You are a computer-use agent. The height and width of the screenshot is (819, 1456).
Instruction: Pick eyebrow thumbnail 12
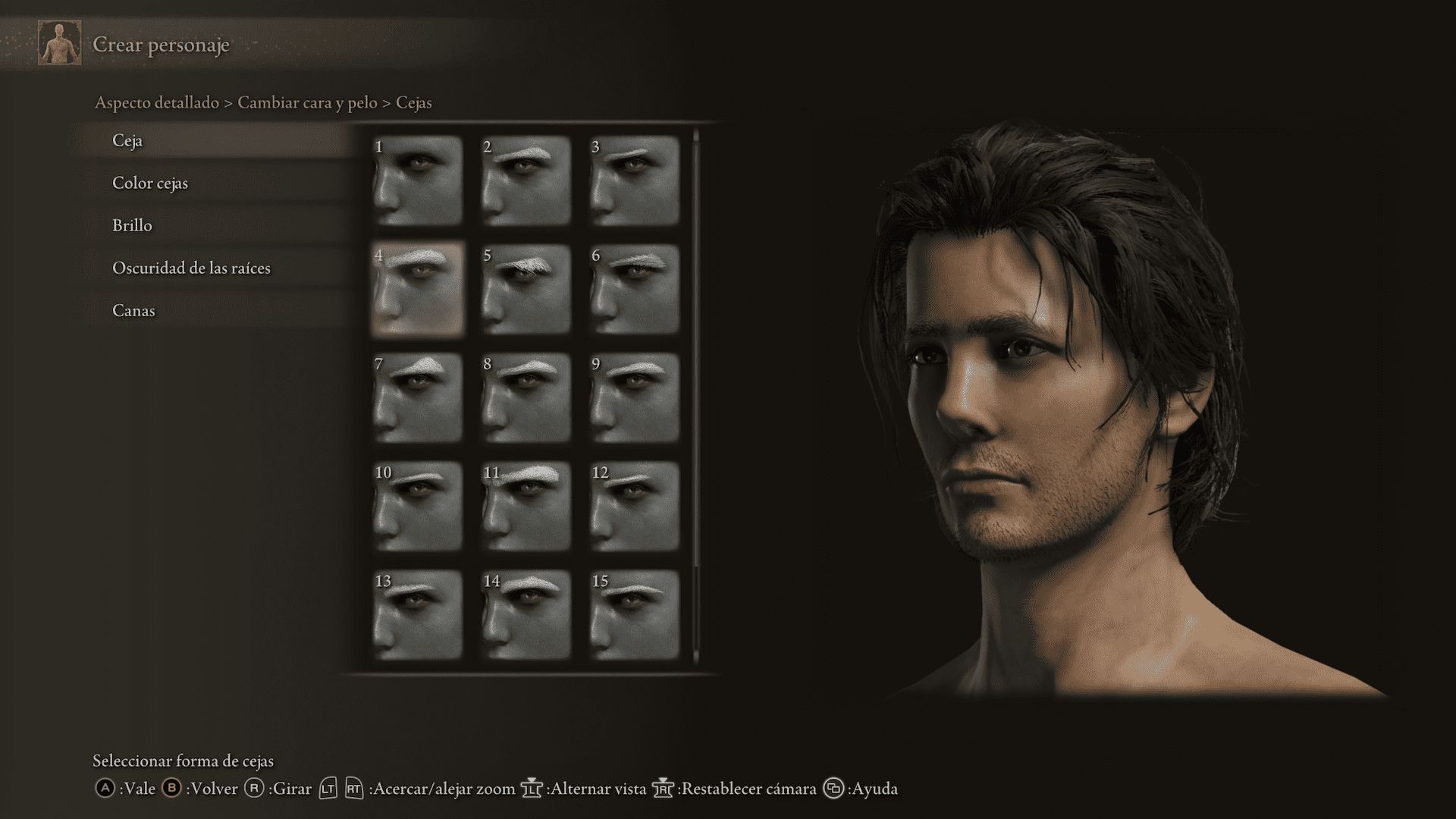[x=634, y=506]
